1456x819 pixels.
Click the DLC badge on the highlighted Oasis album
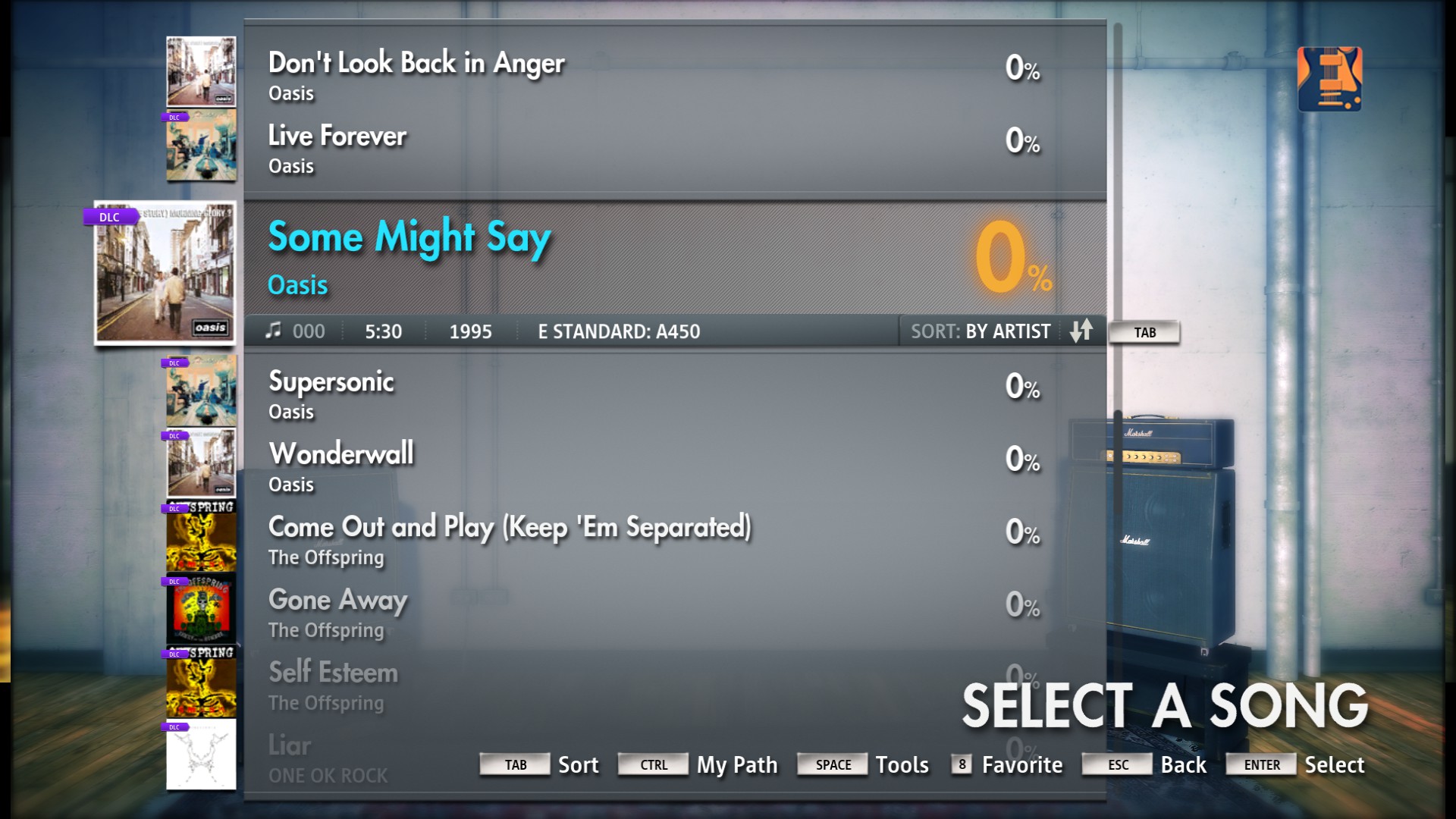tap(109, 216)
